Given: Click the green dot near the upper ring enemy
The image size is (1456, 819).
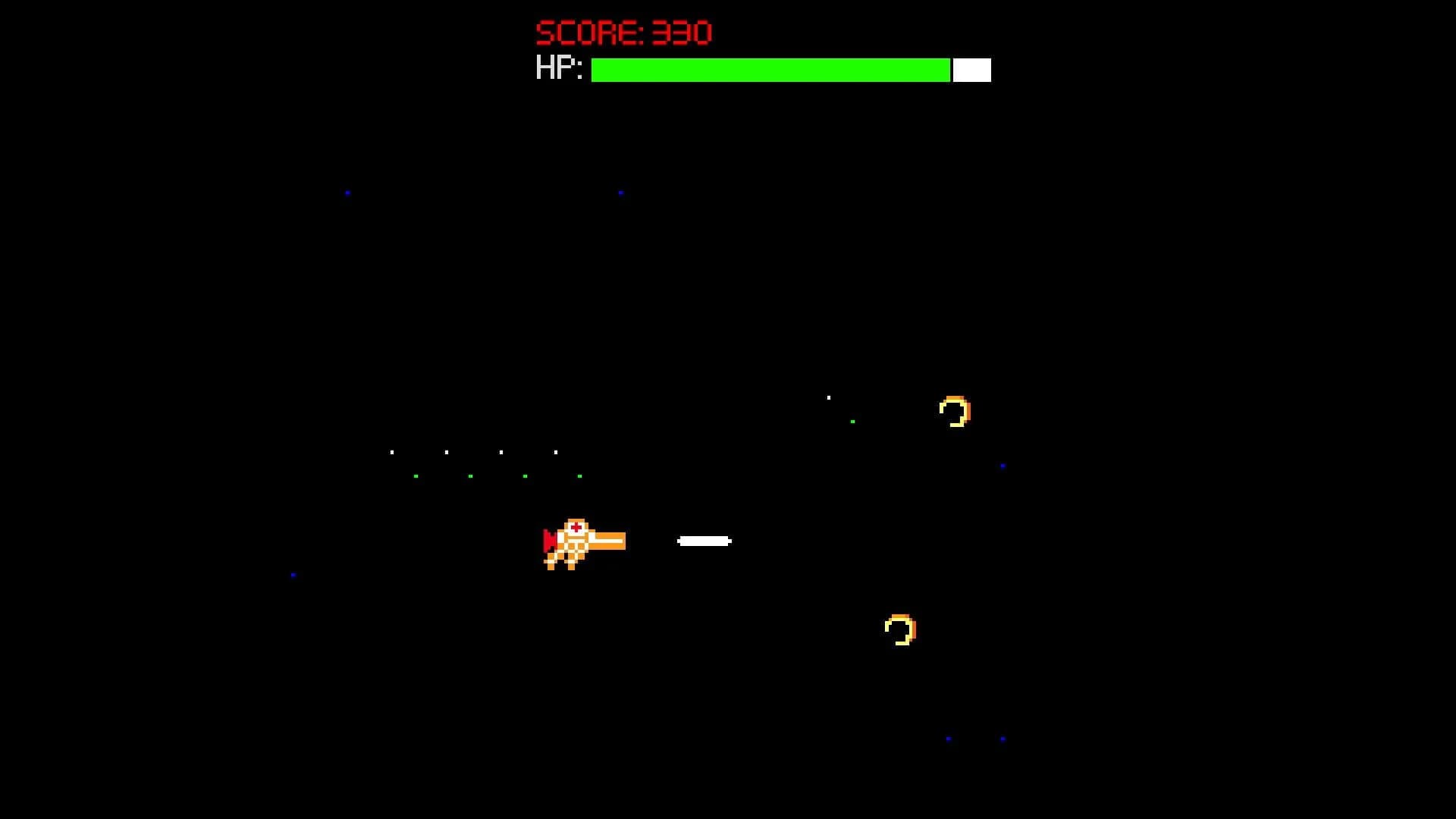Looking at the screenshot, I should (854, 421).
